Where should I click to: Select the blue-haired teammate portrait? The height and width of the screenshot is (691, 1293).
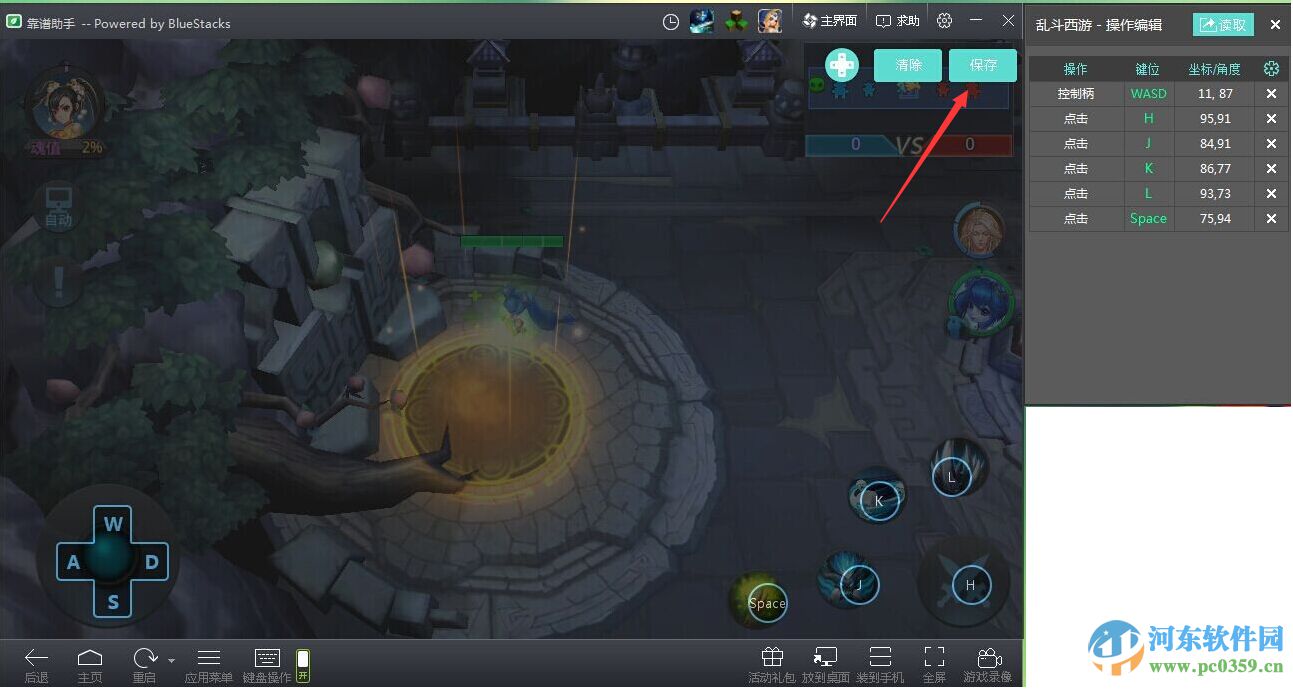click(x=981, y=303)
